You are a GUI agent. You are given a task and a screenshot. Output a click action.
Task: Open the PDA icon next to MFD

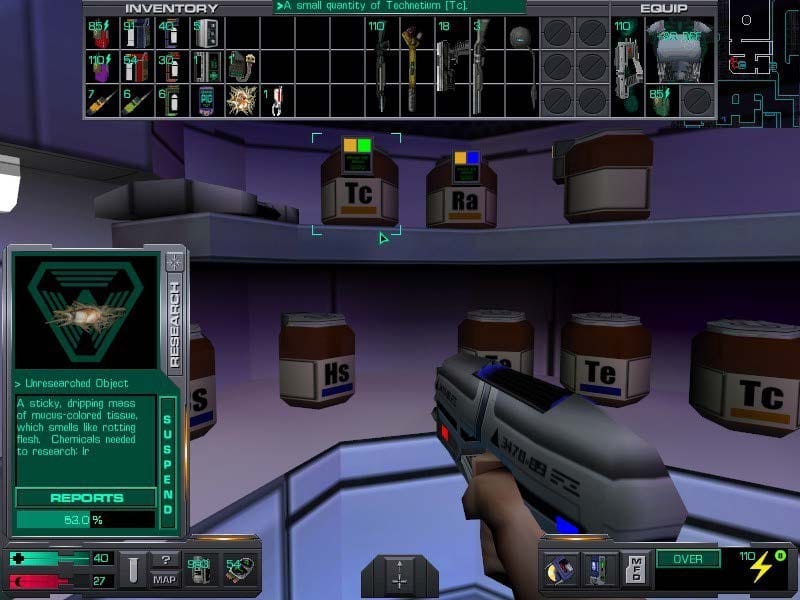pyautogui.click(x=598, y=568)
